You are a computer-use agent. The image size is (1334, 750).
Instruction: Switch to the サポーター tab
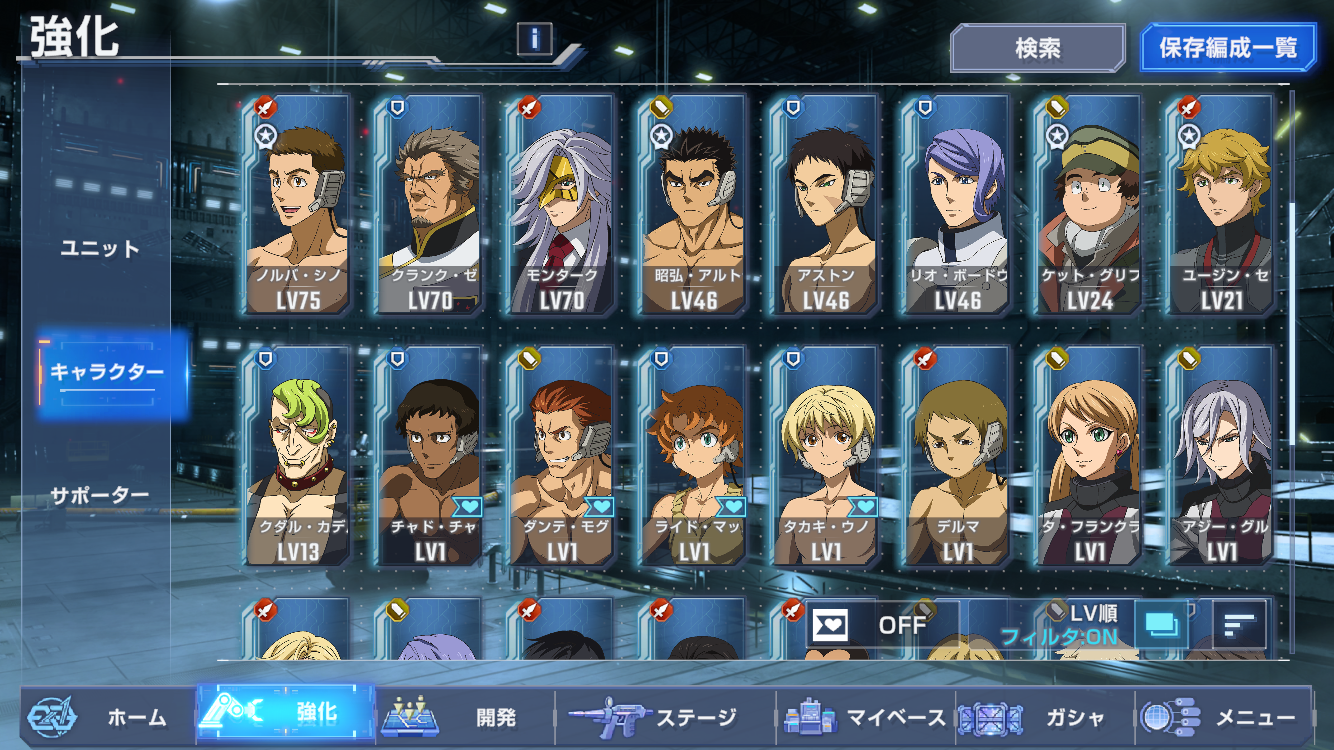pyautogui.click(x=100, y=495)
